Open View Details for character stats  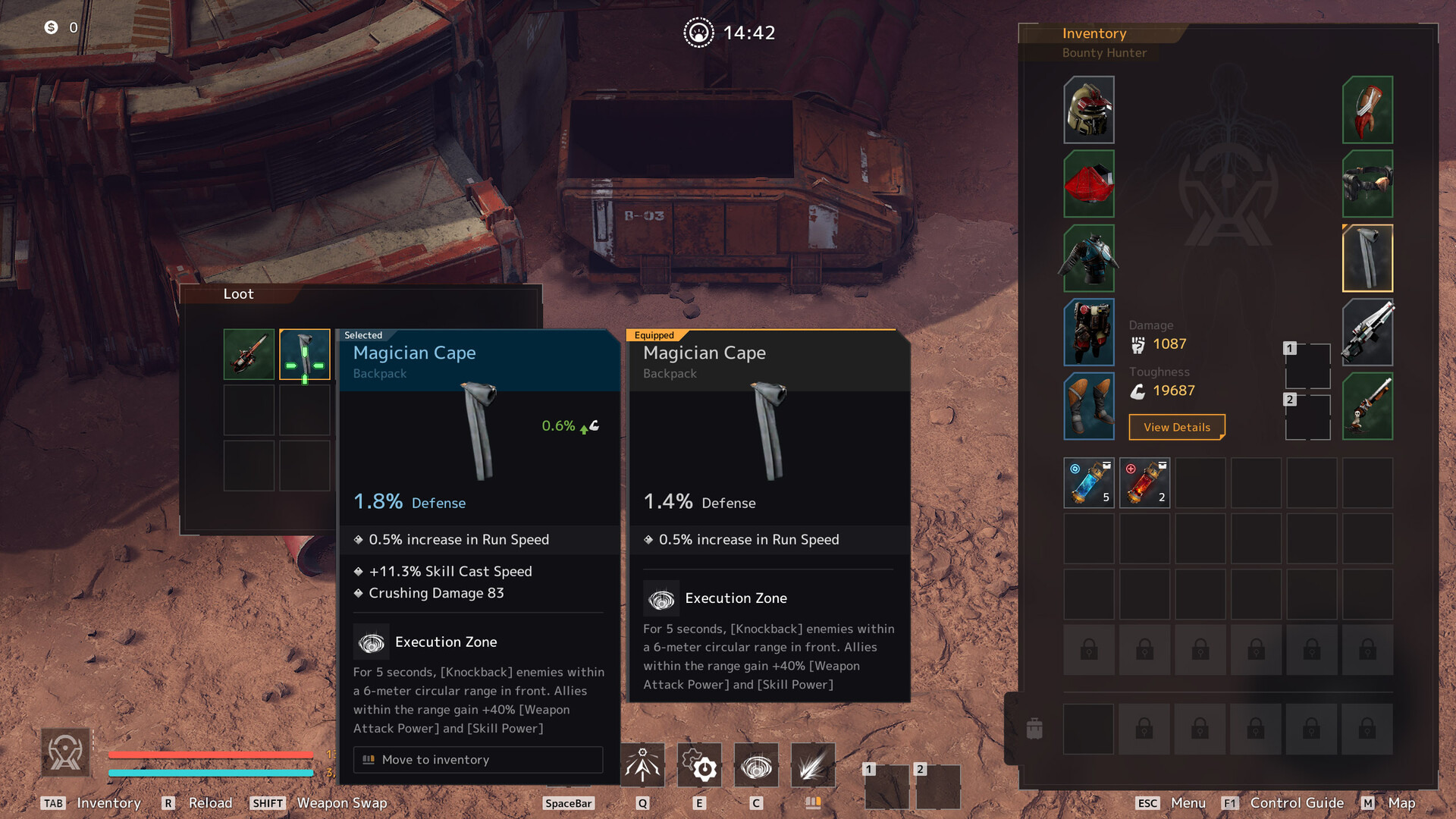(1176, 427)
